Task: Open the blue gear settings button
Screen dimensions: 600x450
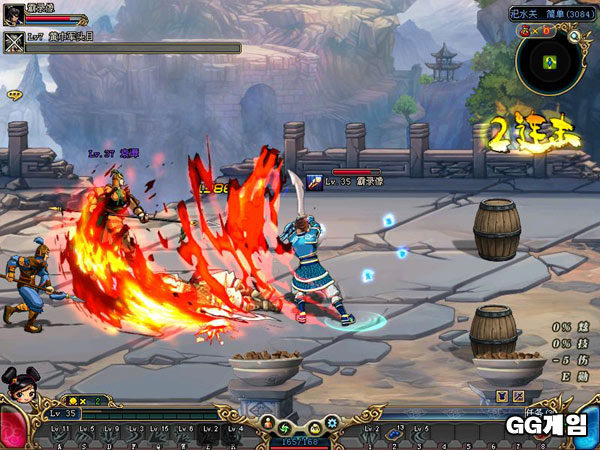Action: [330, 424]
